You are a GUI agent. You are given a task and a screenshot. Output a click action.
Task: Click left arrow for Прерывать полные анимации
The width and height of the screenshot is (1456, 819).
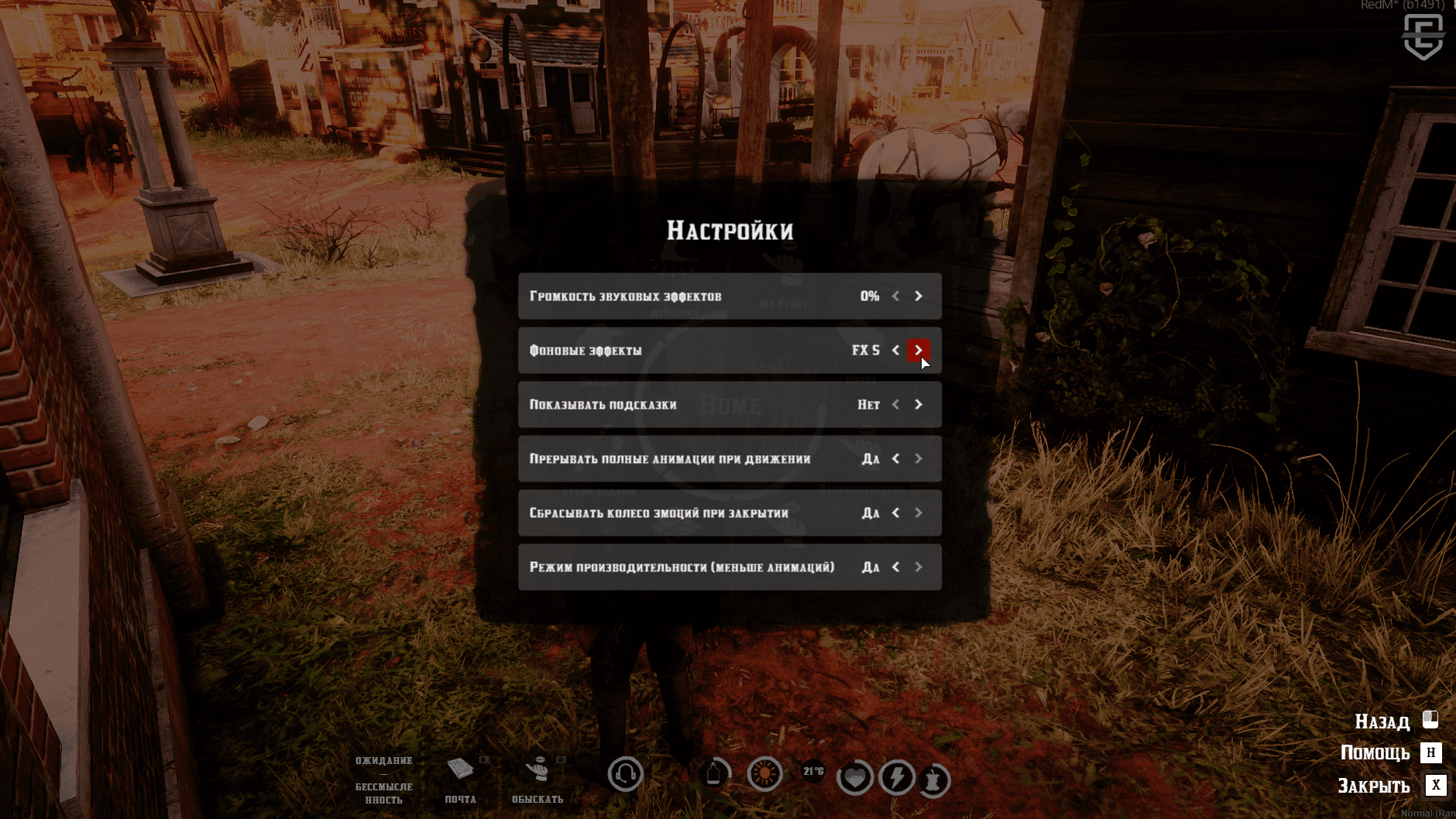[896, 459]
